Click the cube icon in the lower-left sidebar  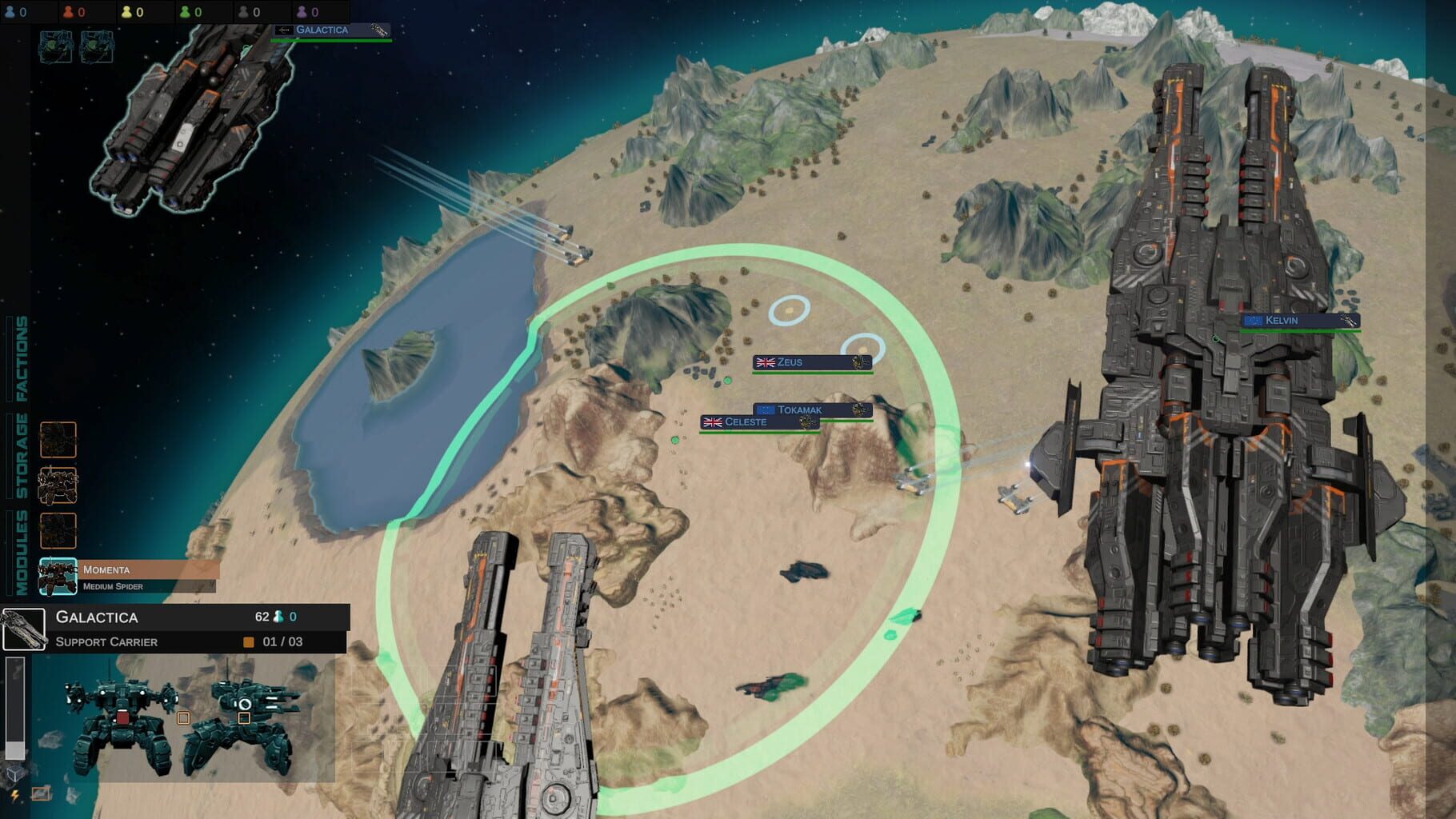(x=14, y=773)
